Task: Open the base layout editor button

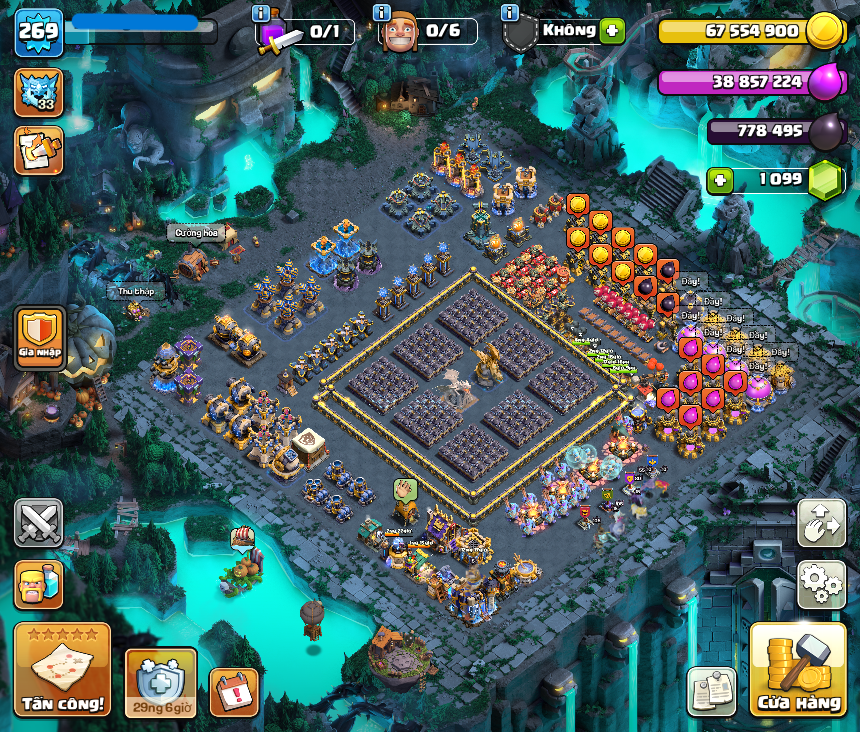Action: (x=821, y=522)
